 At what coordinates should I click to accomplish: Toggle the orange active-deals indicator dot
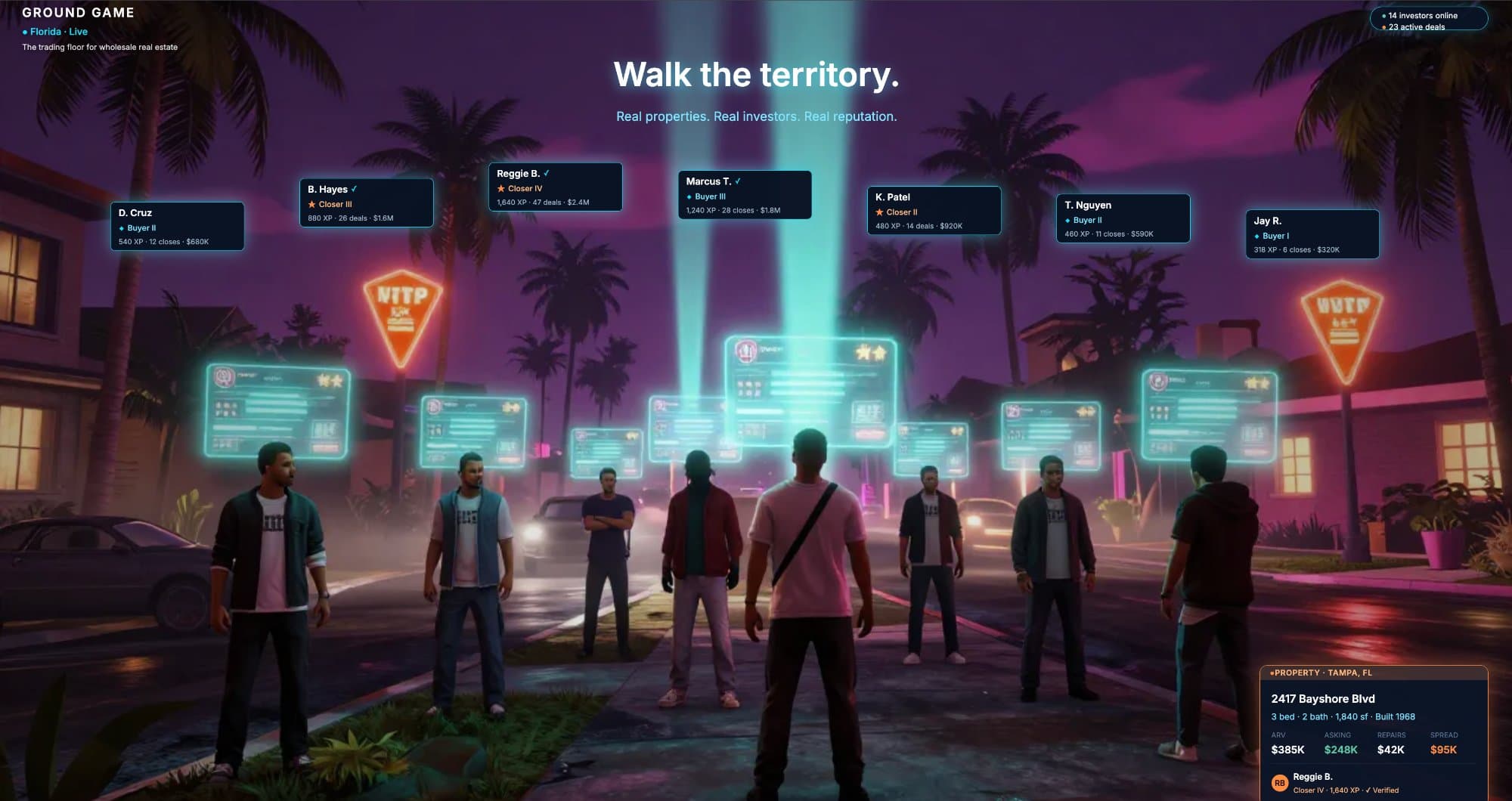(x=1382, y=26)
